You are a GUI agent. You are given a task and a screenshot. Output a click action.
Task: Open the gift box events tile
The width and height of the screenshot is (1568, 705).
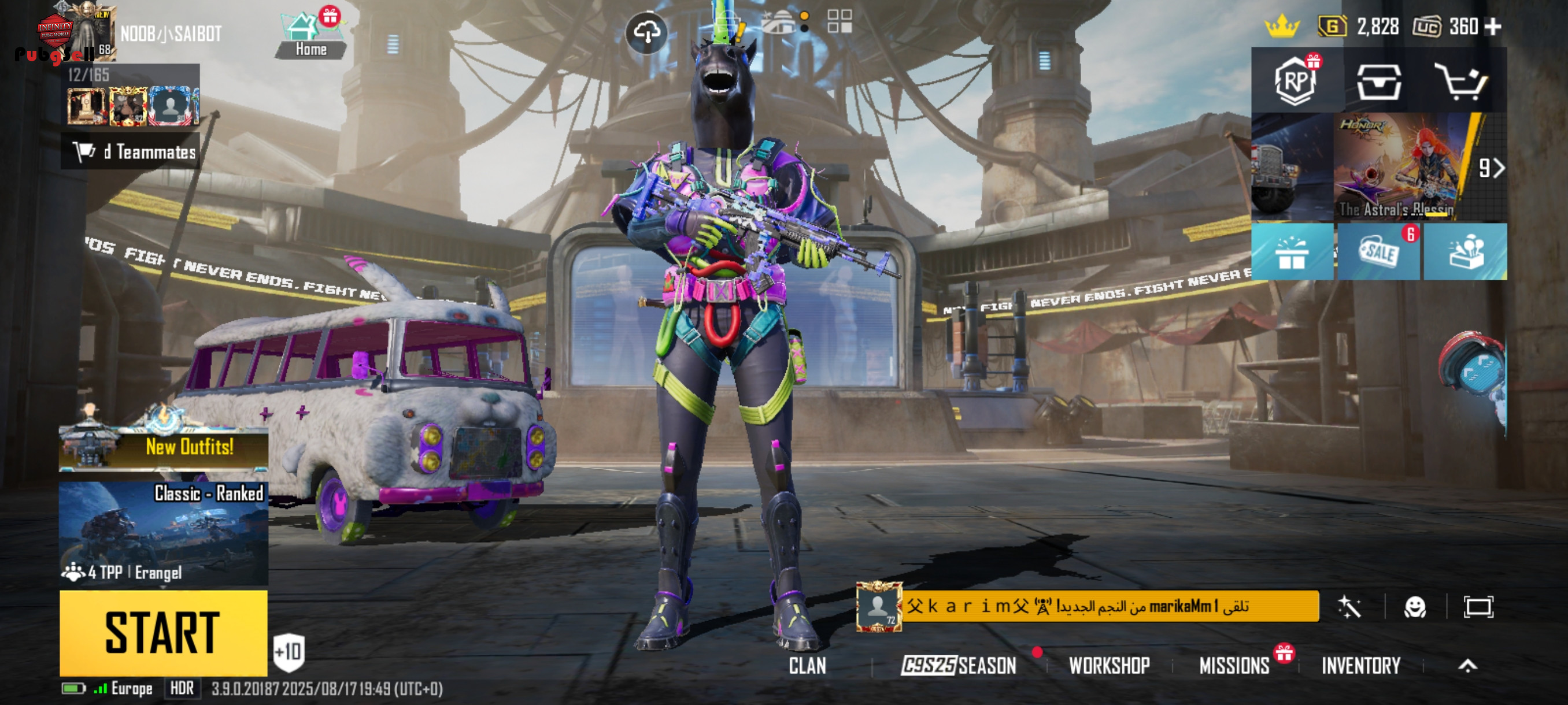[1292, 252]
